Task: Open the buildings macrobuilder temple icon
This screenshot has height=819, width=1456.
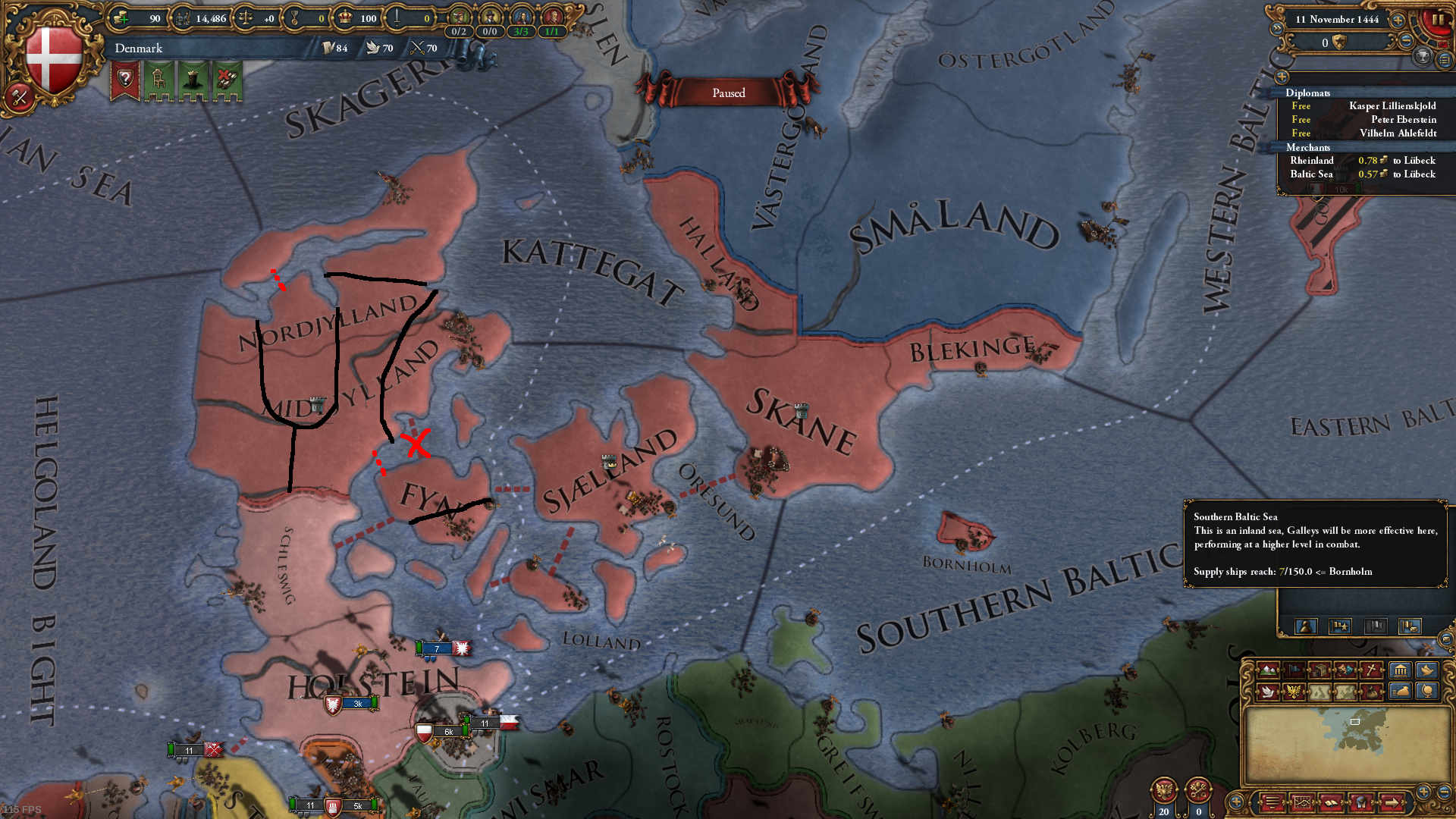Action: click(1401, 670)
